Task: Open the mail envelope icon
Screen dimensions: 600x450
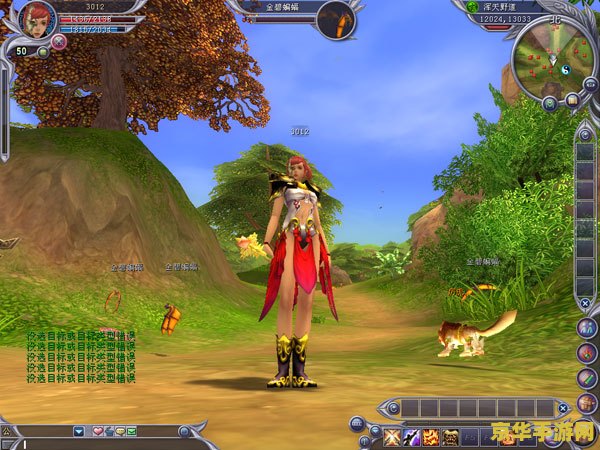Action: click(x=131, y=431)
